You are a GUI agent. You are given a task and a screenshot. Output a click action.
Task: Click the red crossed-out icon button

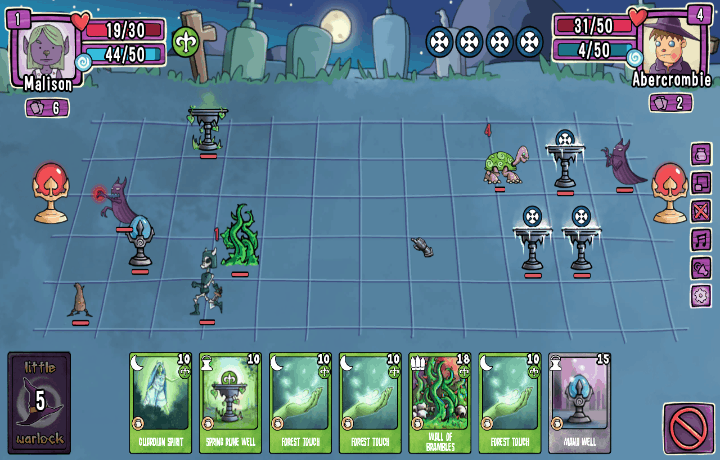click(x=701, y=211)
